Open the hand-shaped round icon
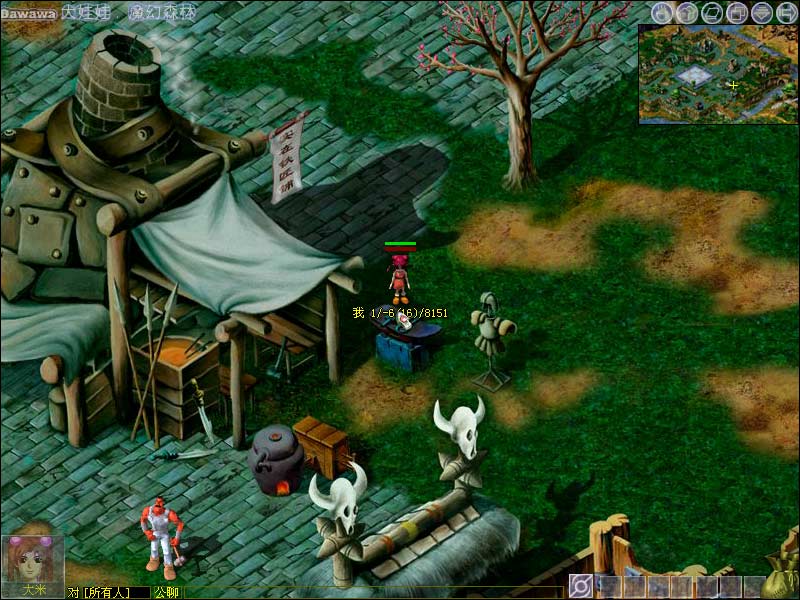The image size is (800, 600). coord(662,13)
